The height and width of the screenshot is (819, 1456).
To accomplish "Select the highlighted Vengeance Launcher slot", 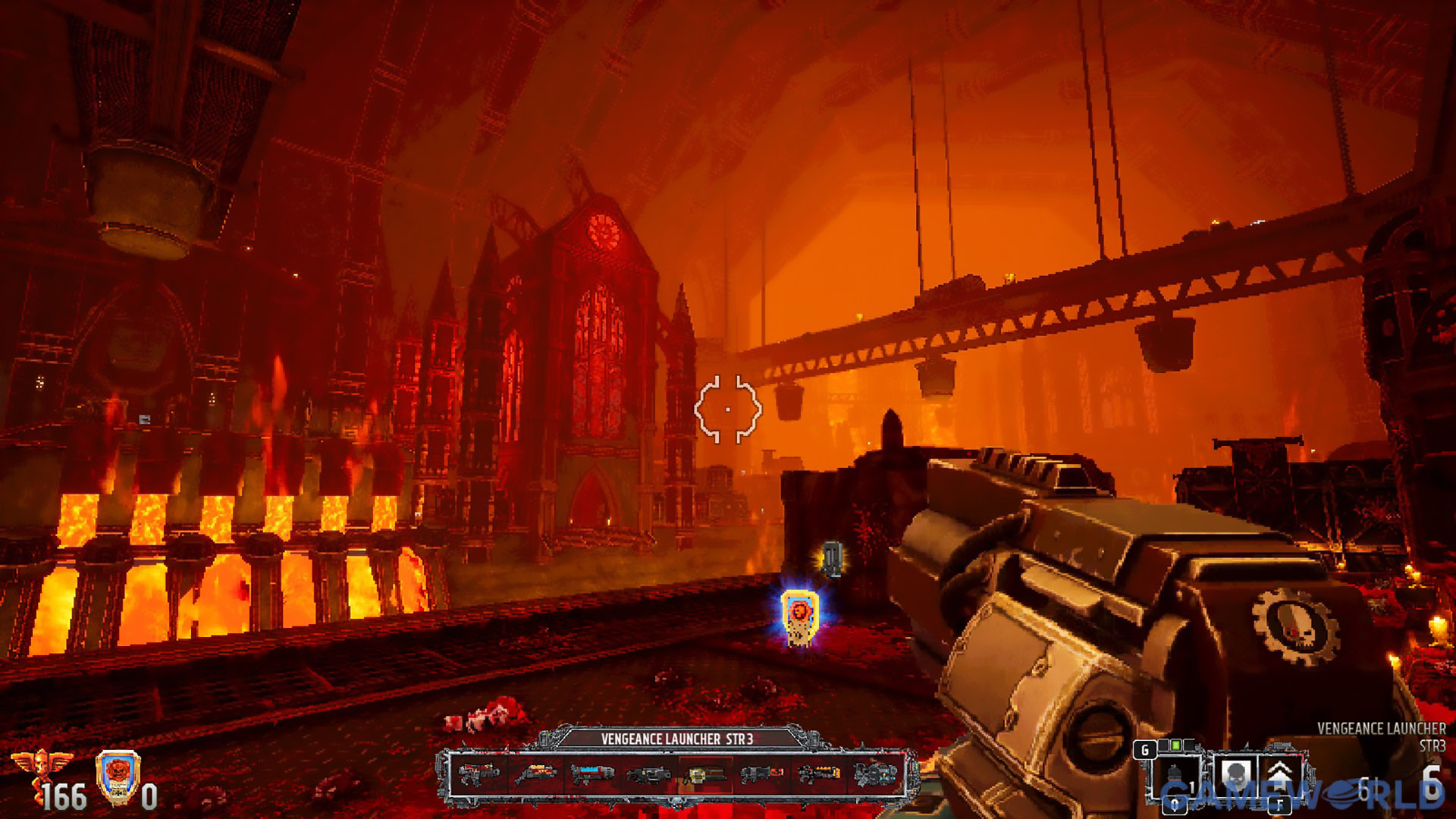I will pos(704,774).
